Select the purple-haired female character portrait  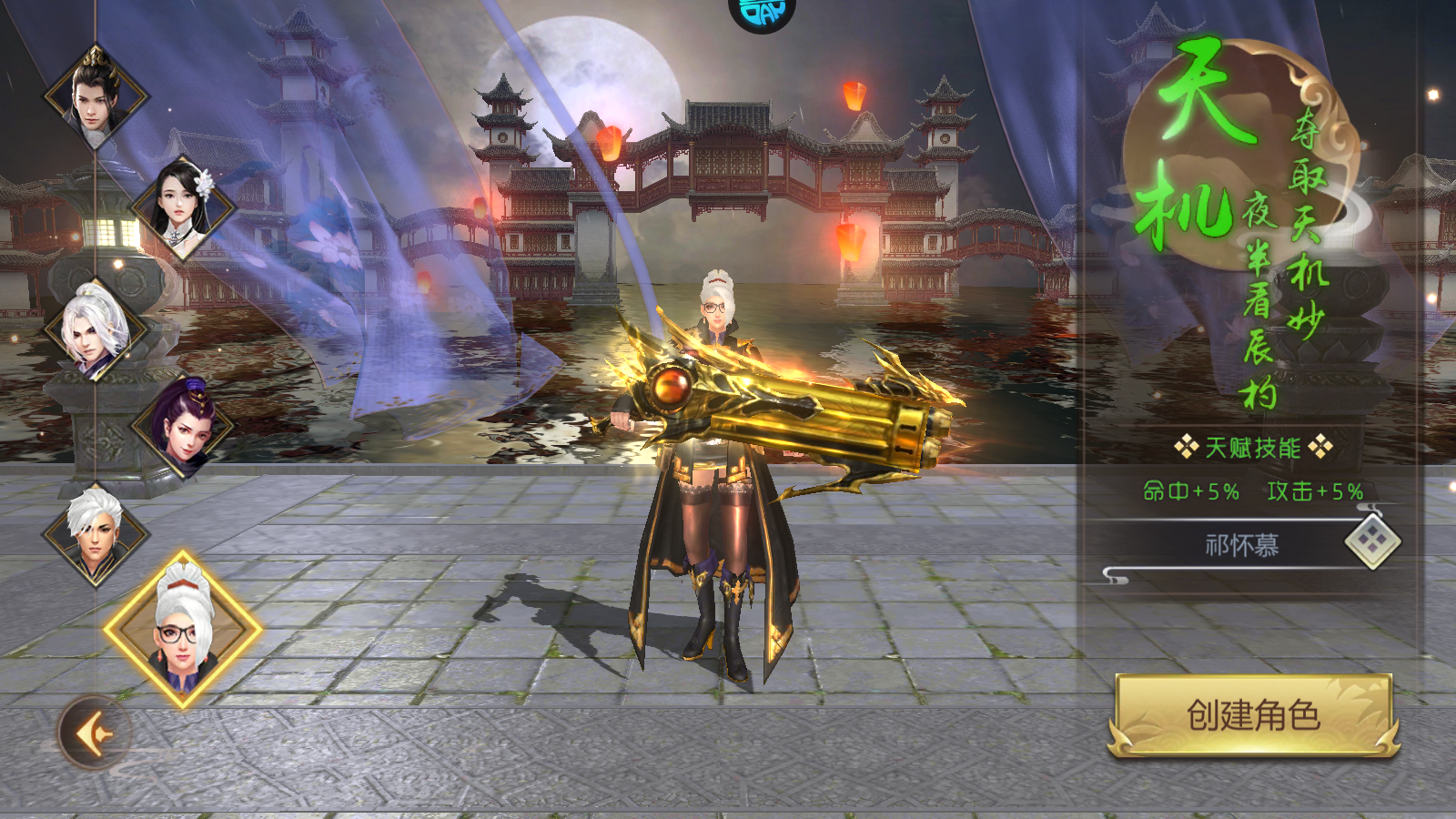pos(184,426)
